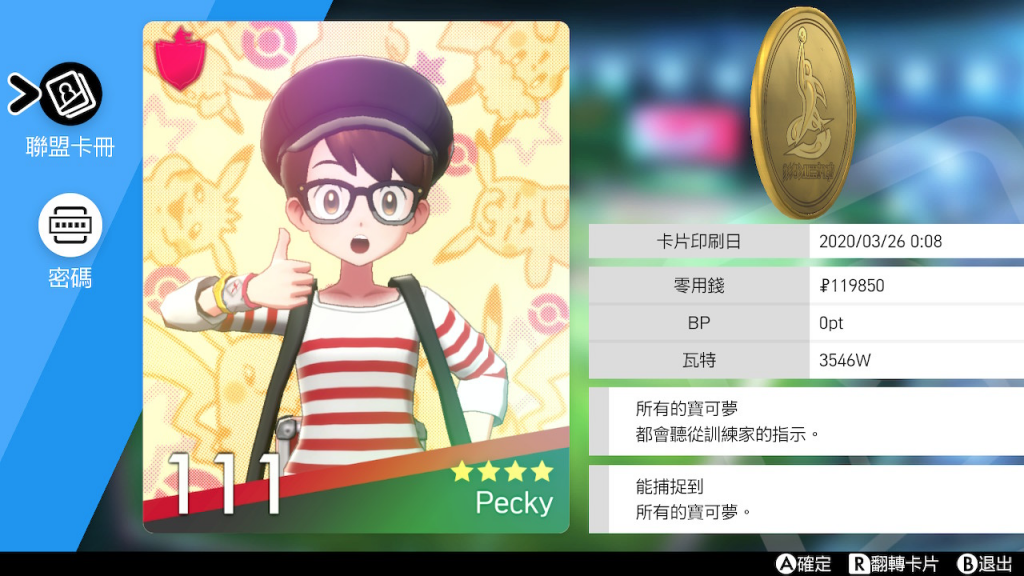Click the gold gym badge coin

(802, 114)
